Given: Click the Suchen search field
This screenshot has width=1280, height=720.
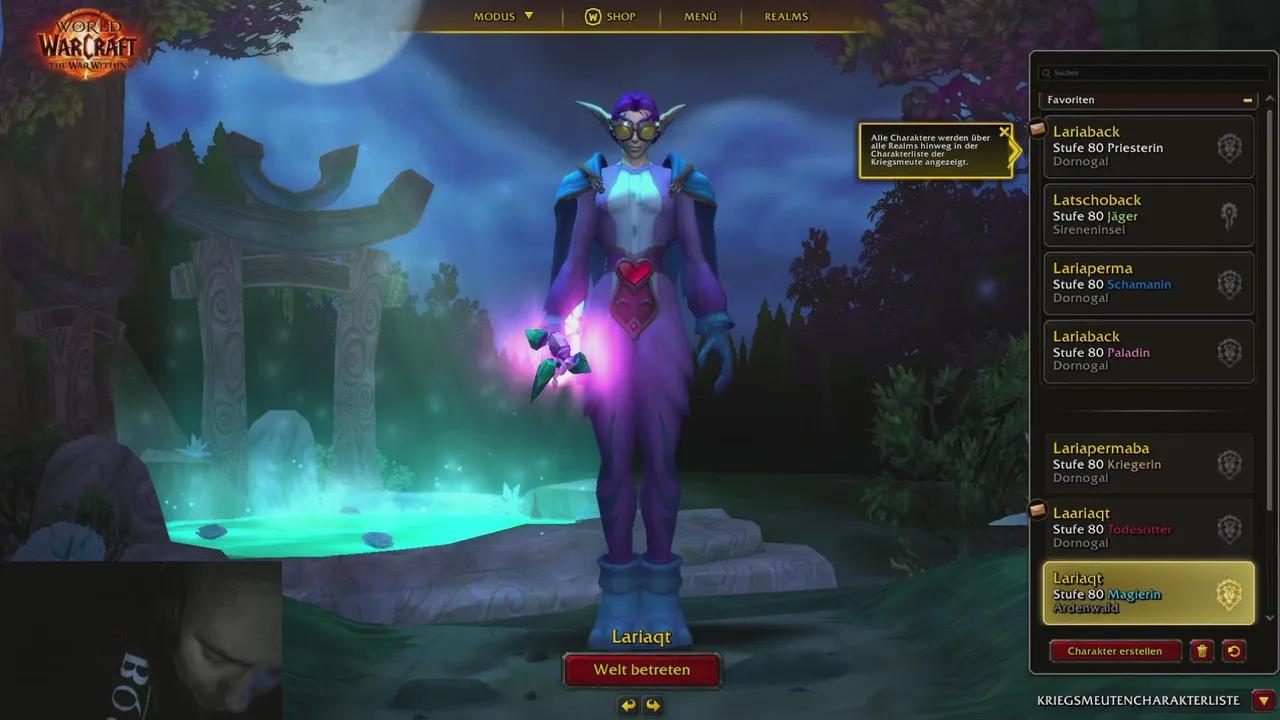Looking at the screenshot, I should click(x=1150, y=72).
